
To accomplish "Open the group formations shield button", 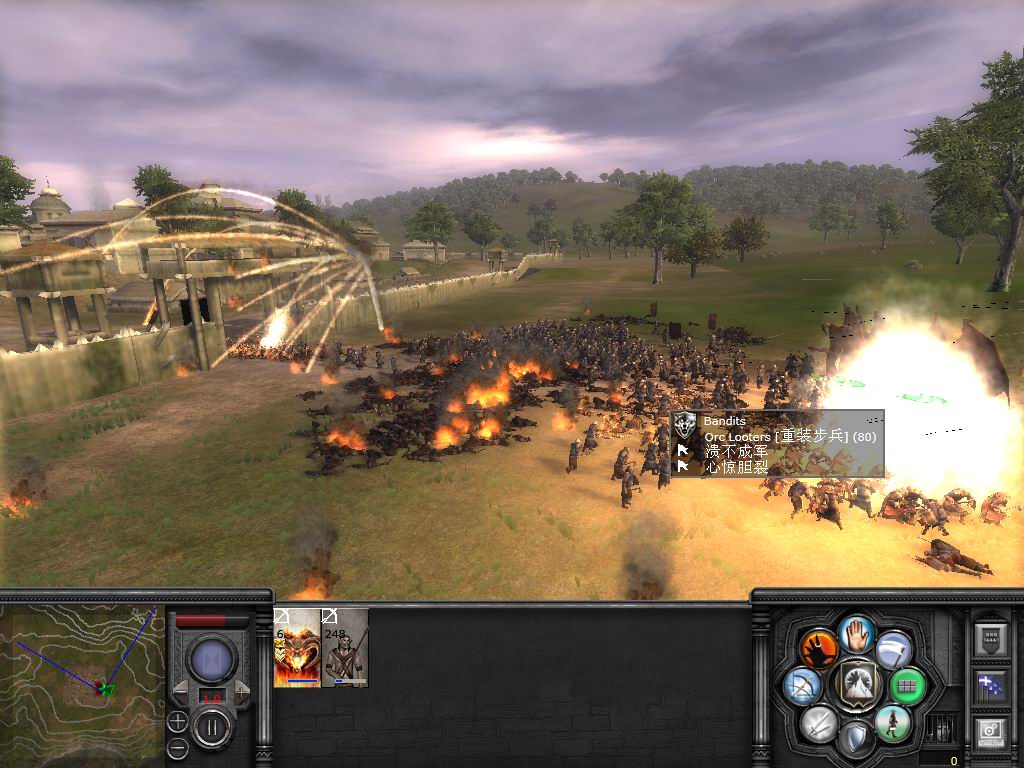I will [x=990, y=639].
